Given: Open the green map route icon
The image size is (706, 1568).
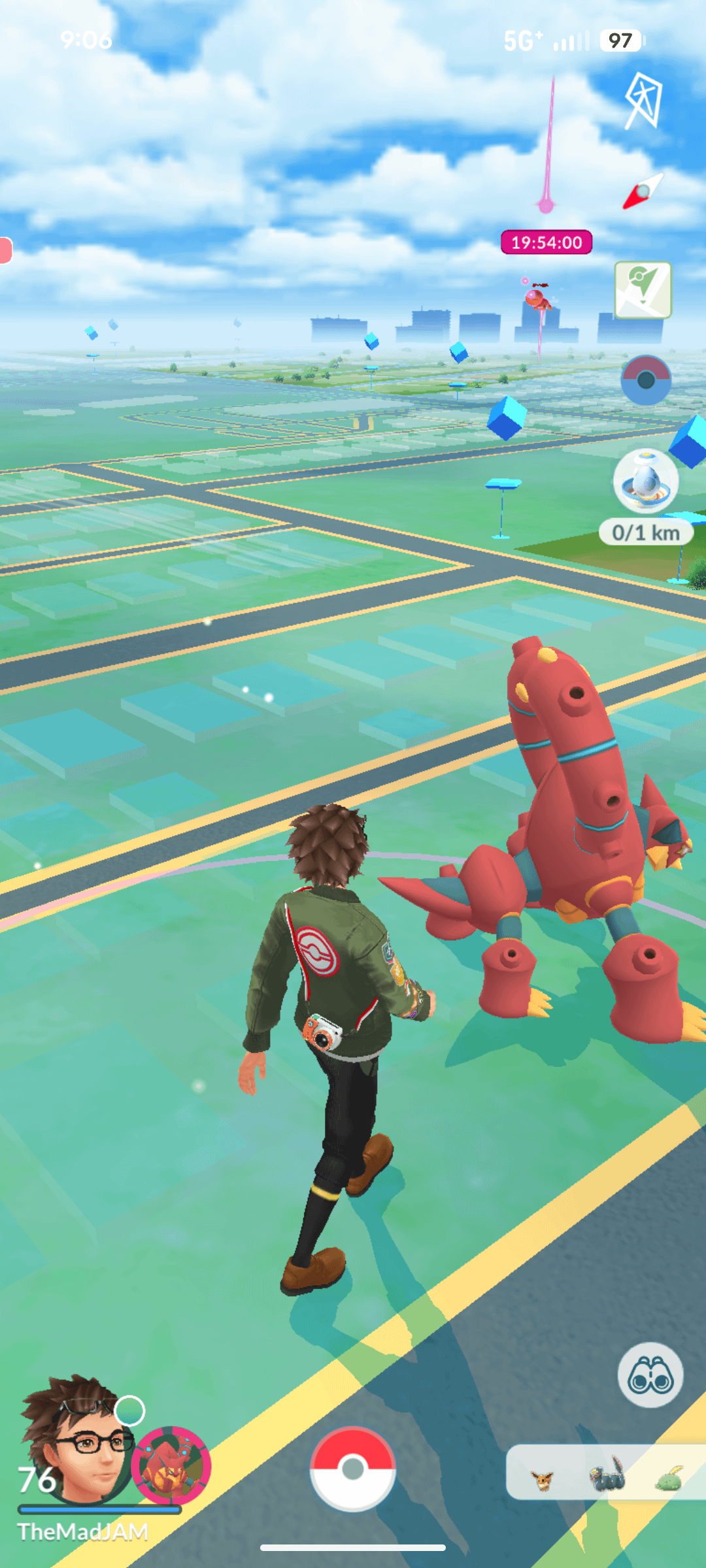Looking at the screenshot, I should [643, 289].
